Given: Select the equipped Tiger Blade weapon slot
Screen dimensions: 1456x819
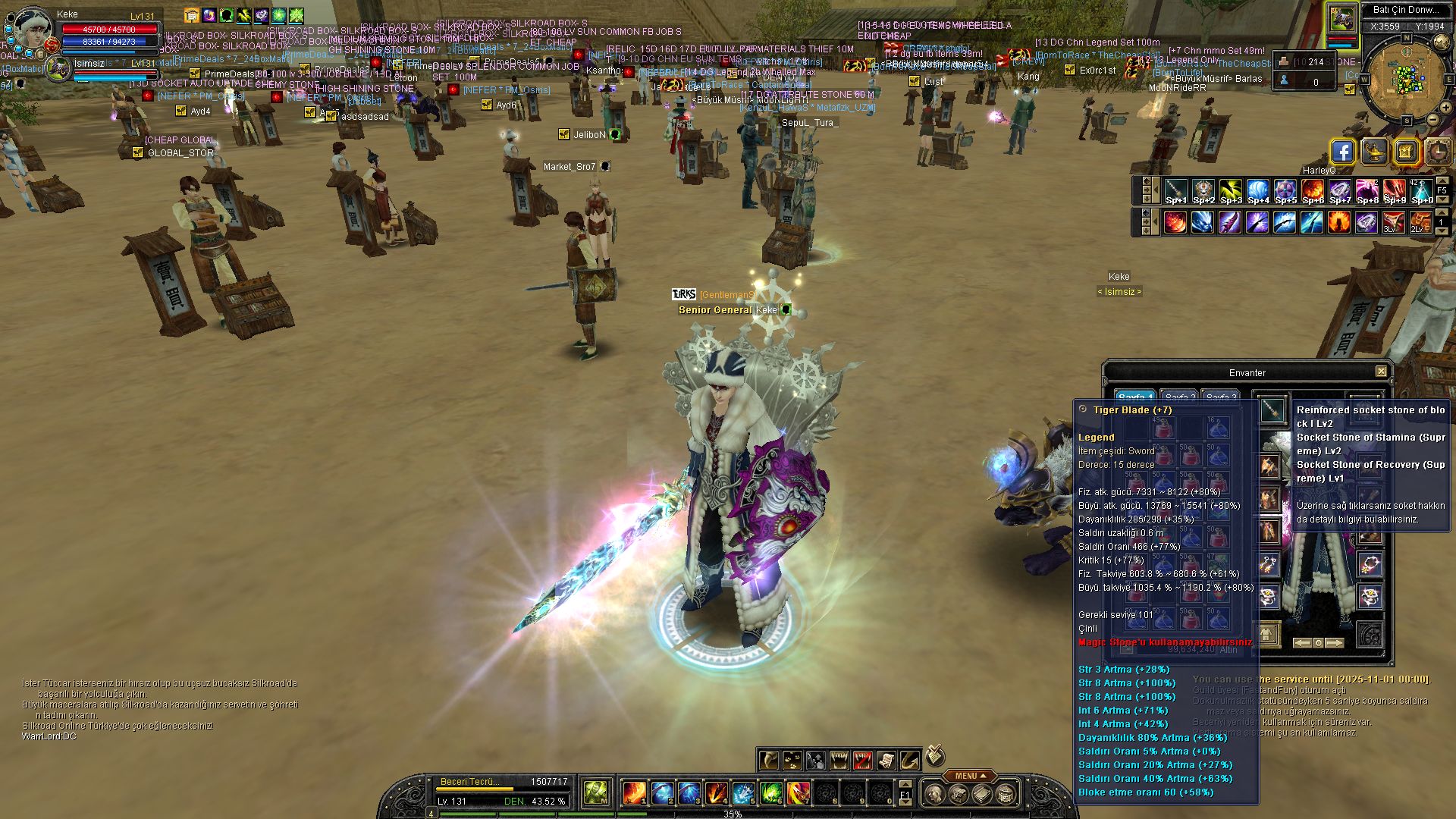Looking at the screenshot, I should point(1272,410).
